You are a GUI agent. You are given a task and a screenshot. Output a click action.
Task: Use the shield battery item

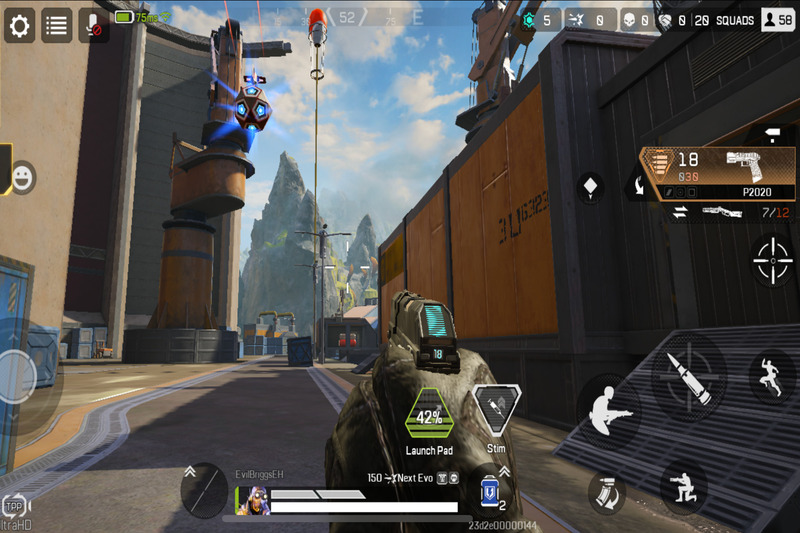pyautogui.click(x=490, y=494)
